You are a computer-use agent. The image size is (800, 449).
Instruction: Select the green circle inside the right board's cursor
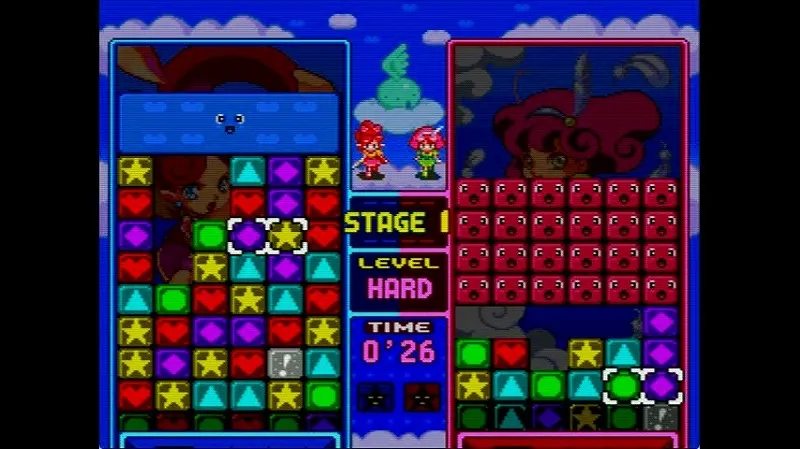624,385
